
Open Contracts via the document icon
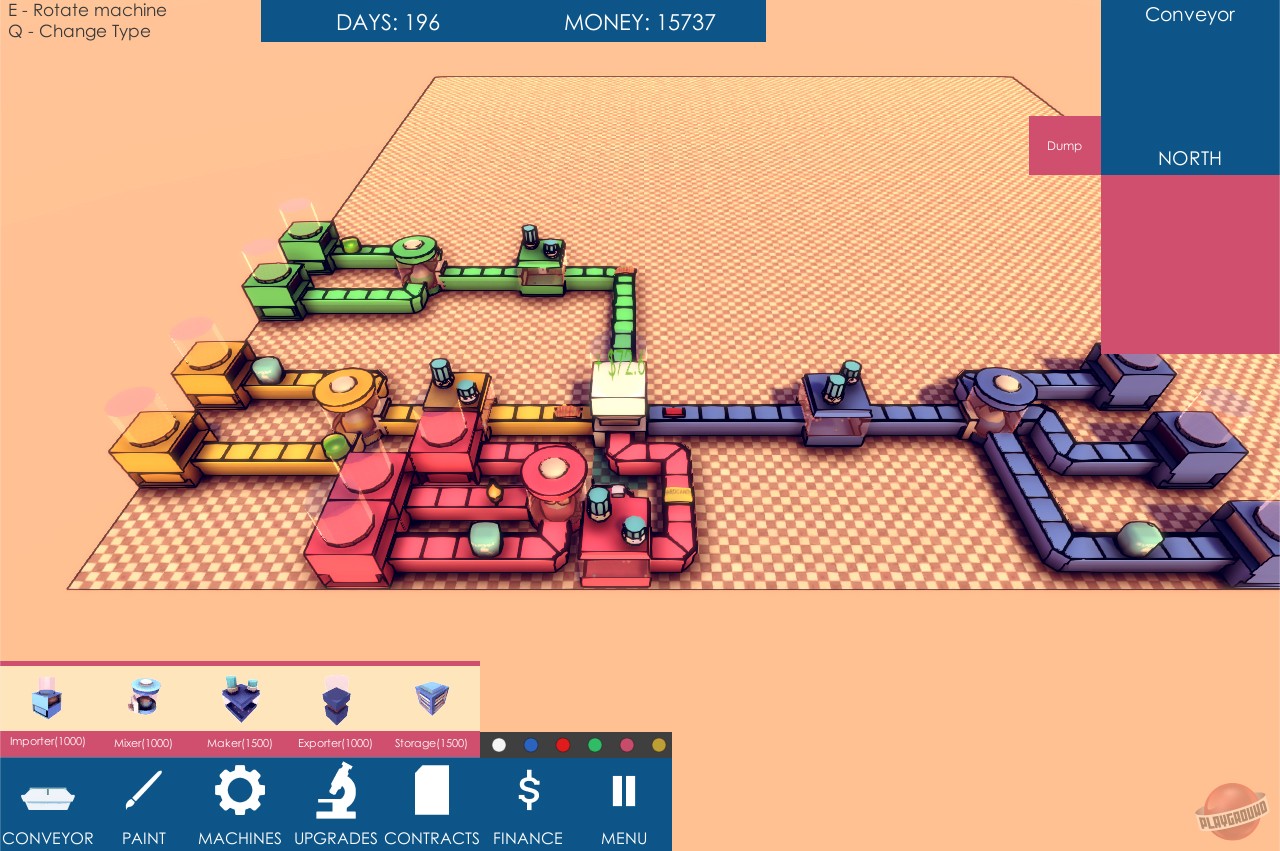431,790
